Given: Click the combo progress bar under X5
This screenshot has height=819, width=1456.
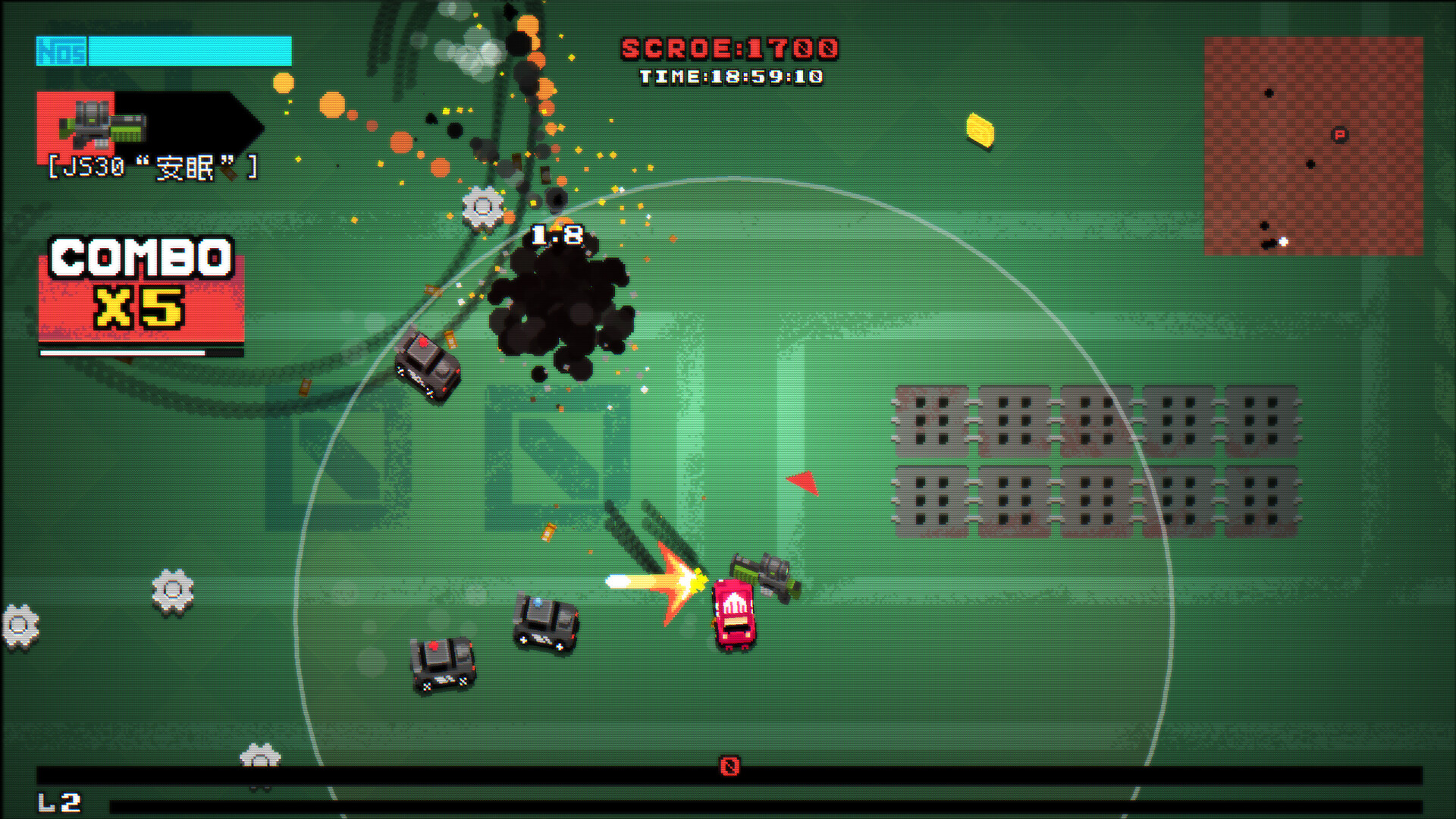Looking at the screenshot, I should pos(121,353).
